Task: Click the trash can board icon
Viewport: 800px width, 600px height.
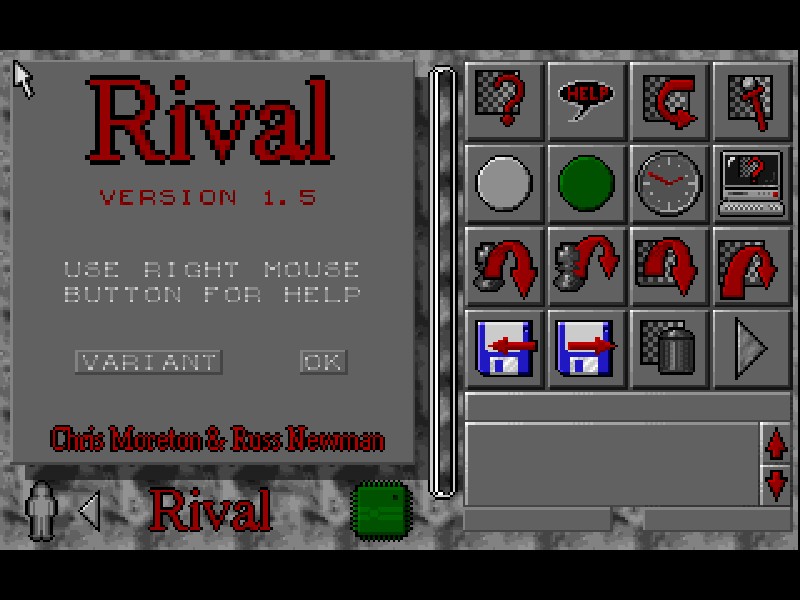Action: click(x=670, y=349)
